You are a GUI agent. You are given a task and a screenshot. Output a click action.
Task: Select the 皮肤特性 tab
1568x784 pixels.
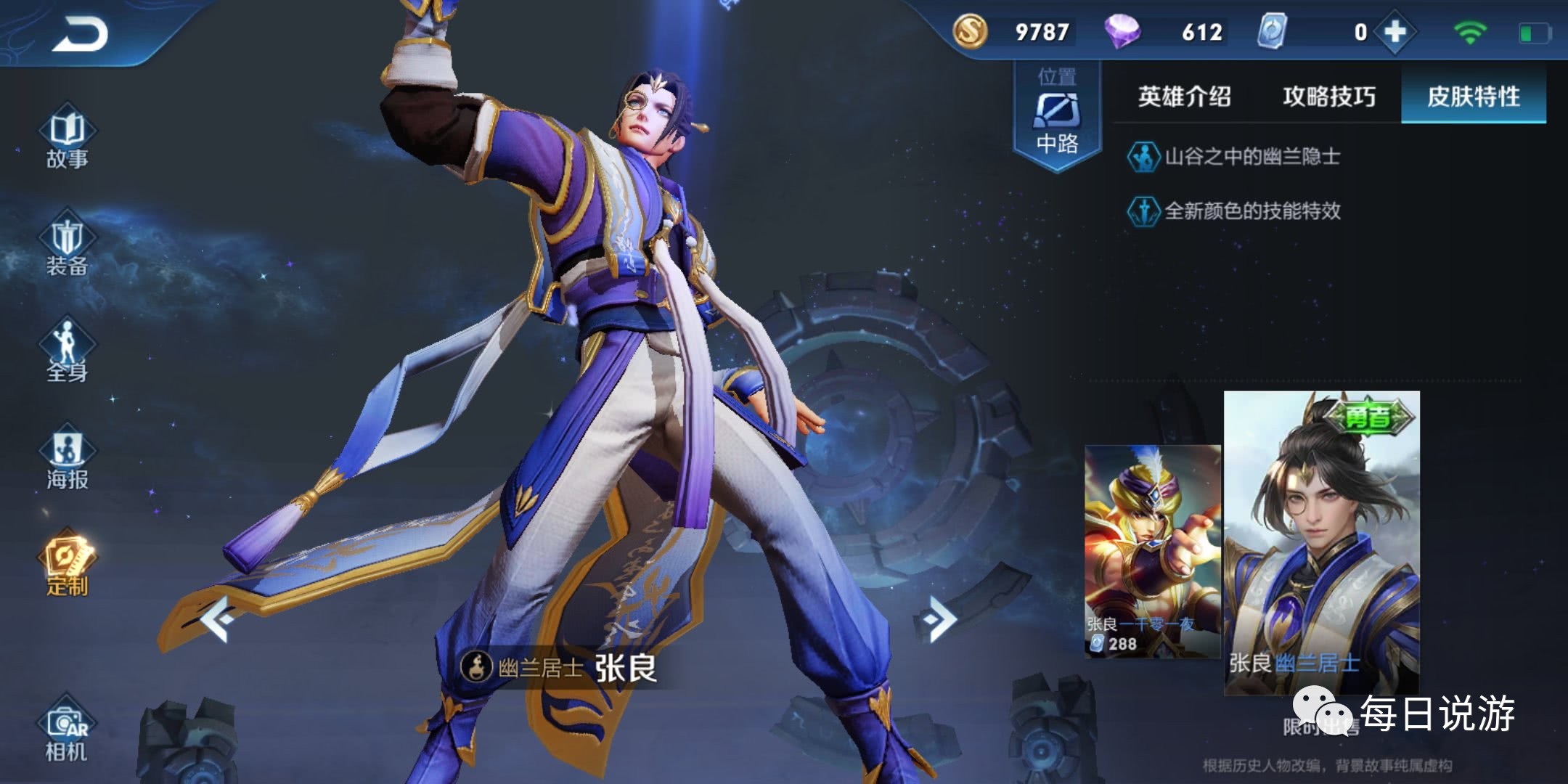tap(1473, 97)
